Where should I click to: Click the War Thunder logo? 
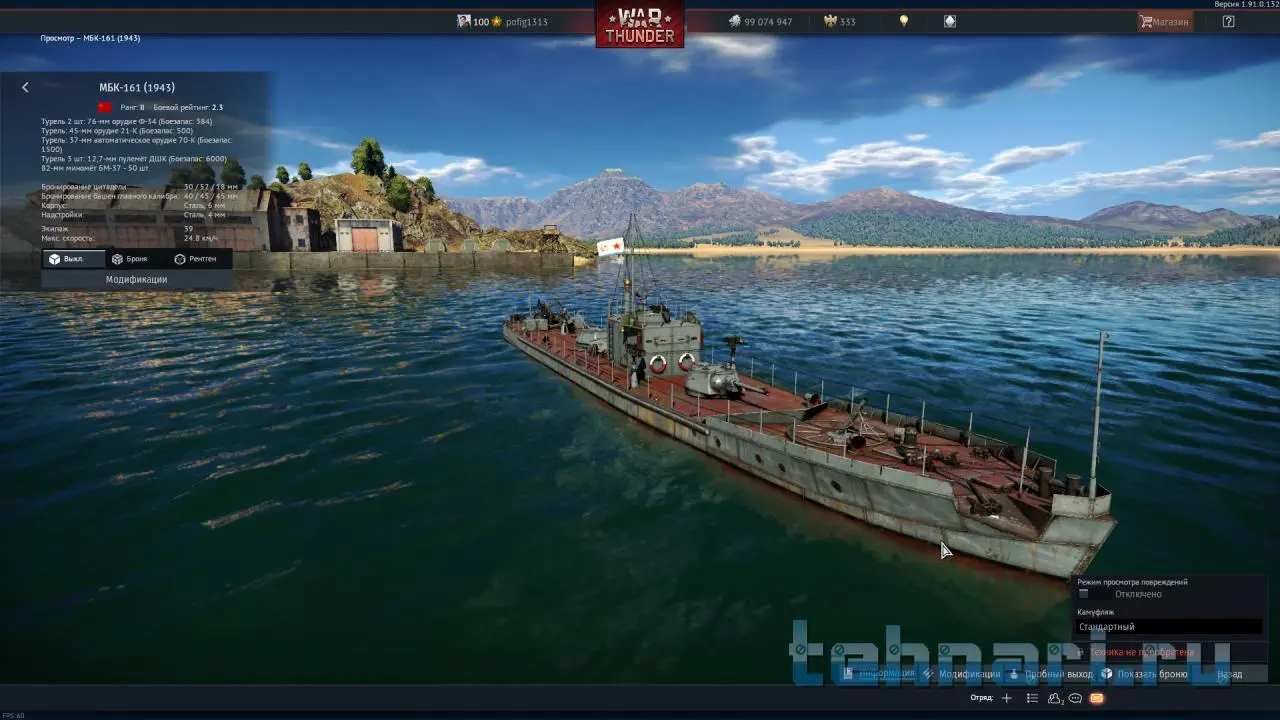click(x=640, y=24)
